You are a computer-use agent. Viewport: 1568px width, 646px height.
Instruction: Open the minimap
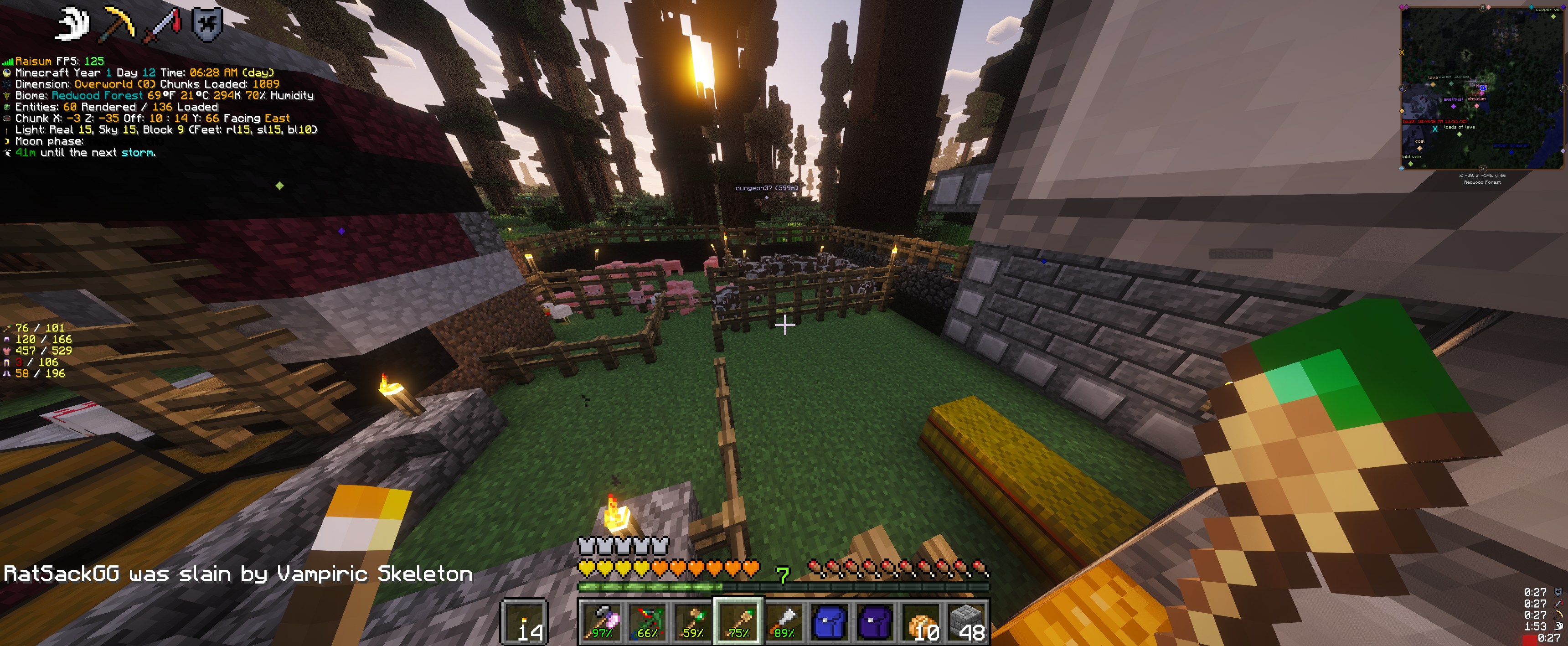1481,88
